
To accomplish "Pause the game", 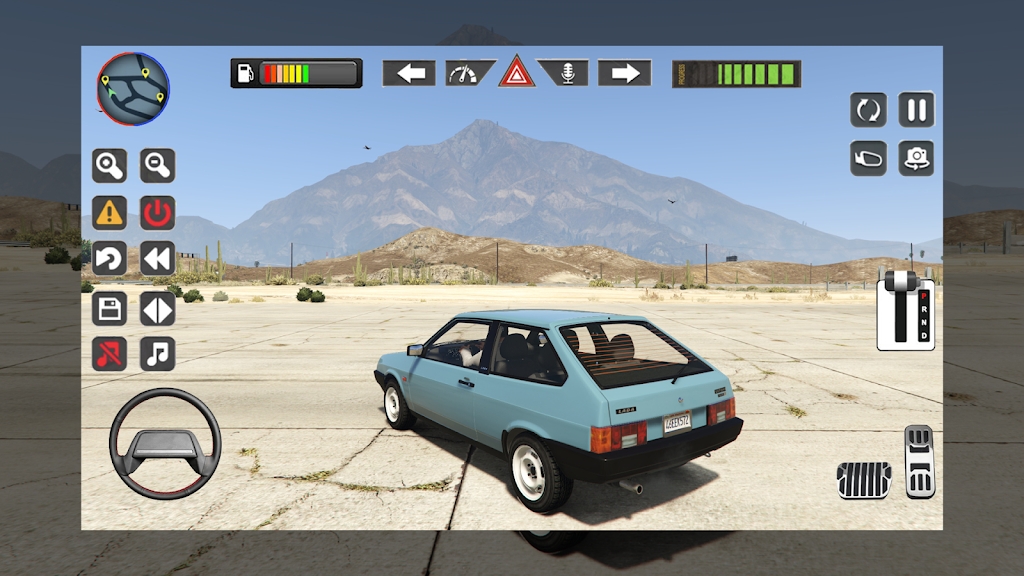I will pyautogui.click(x=916, y=109).
